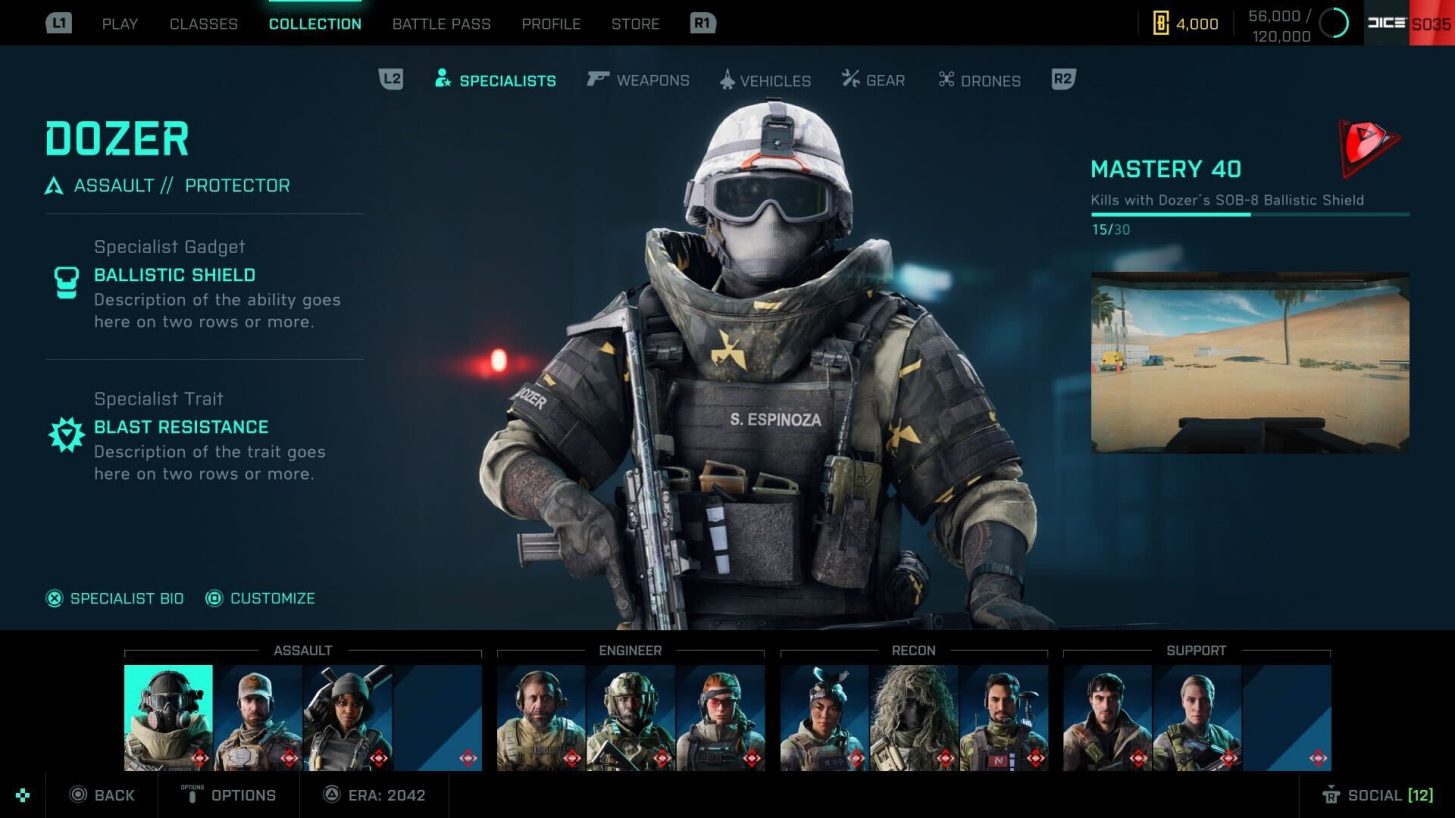Show the Vehicles collection category

tap(765, 80)
